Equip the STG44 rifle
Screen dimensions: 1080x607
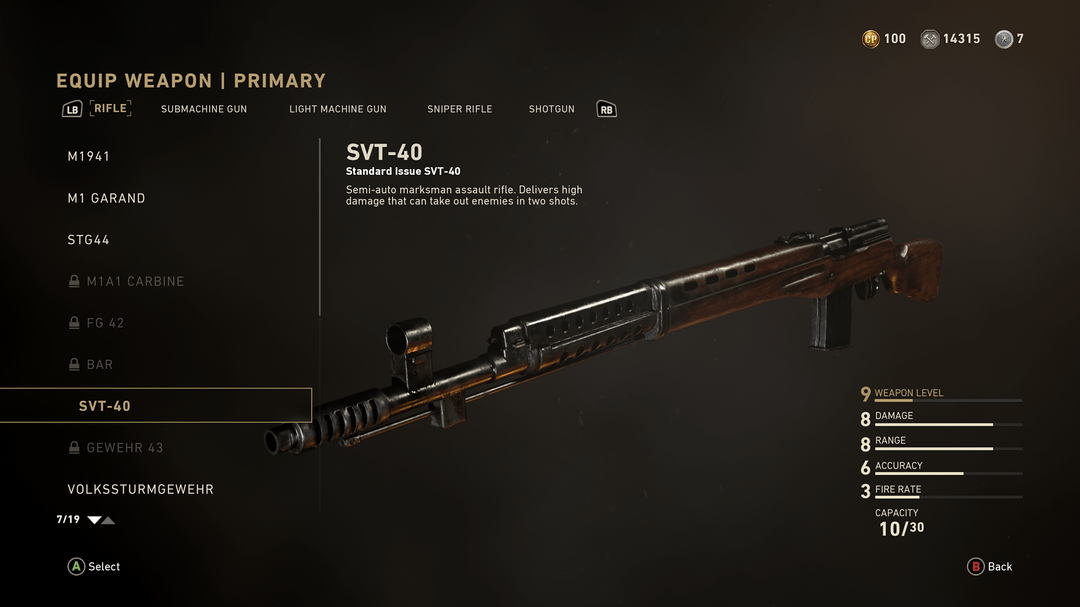click(x=89, y=240)
